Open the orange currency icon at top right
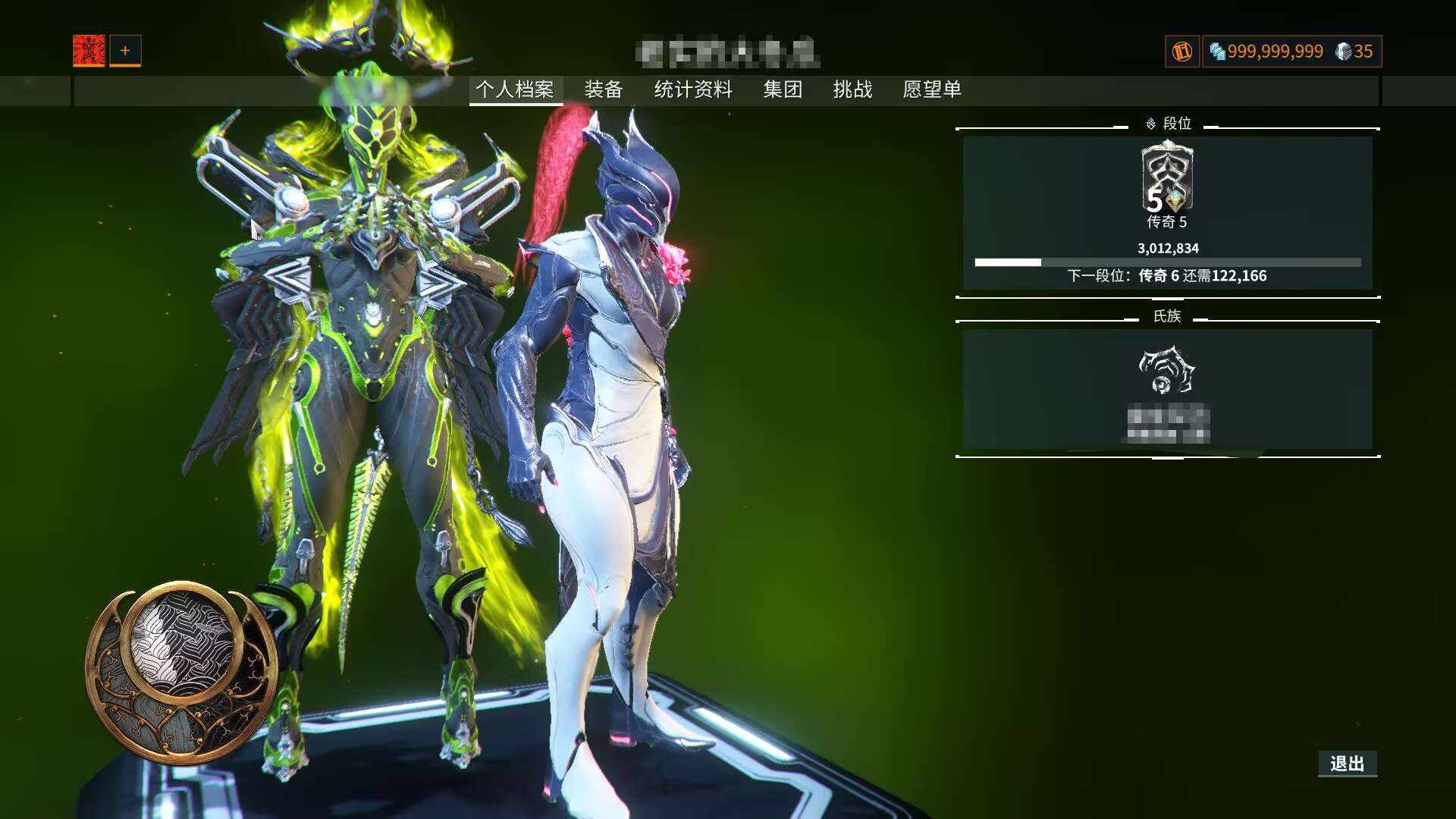 [x=1182, y=52]
